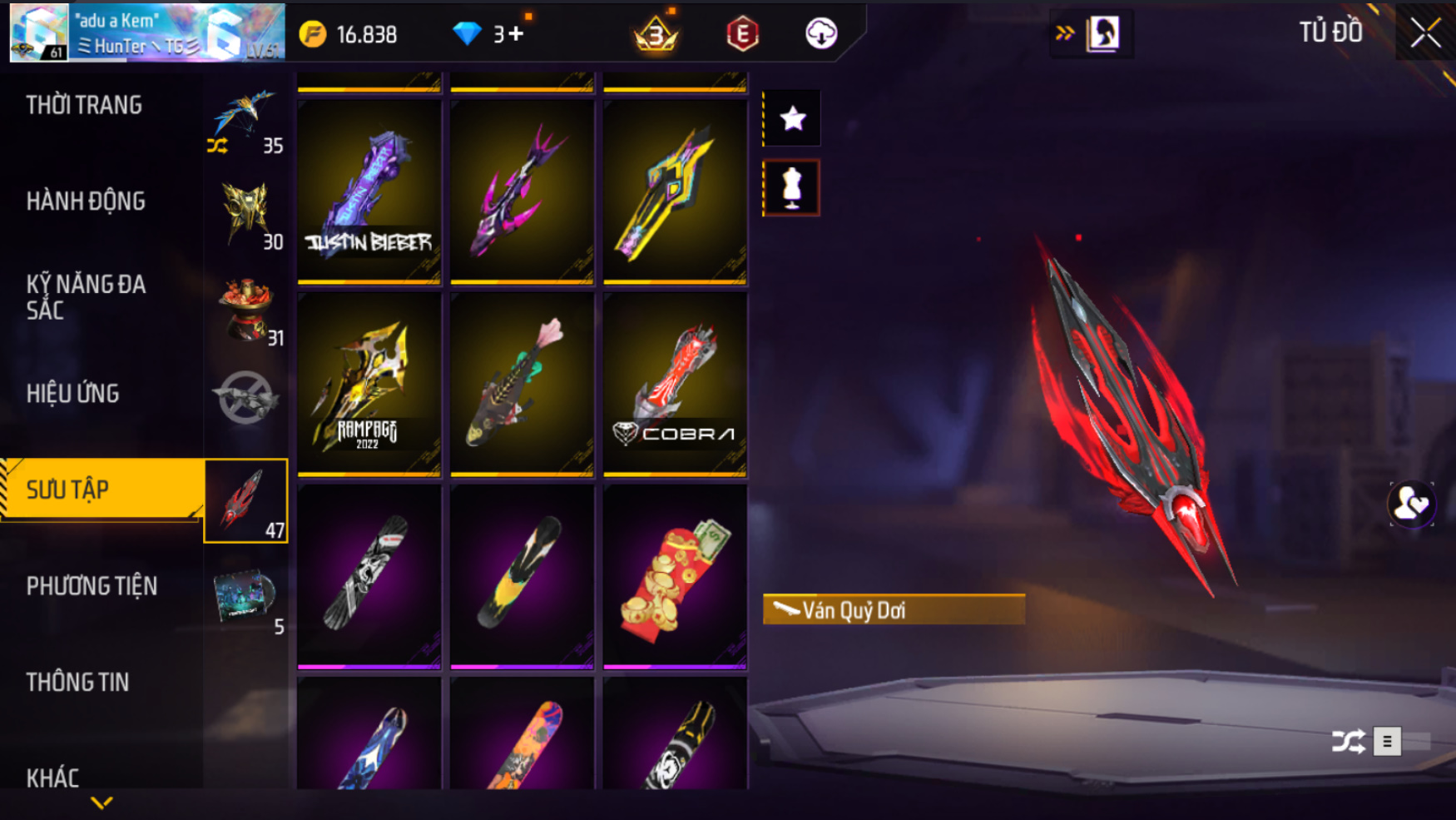Open the player profile banner
This screenshot has height=820, width=1456.
click(x=146, y=33)
